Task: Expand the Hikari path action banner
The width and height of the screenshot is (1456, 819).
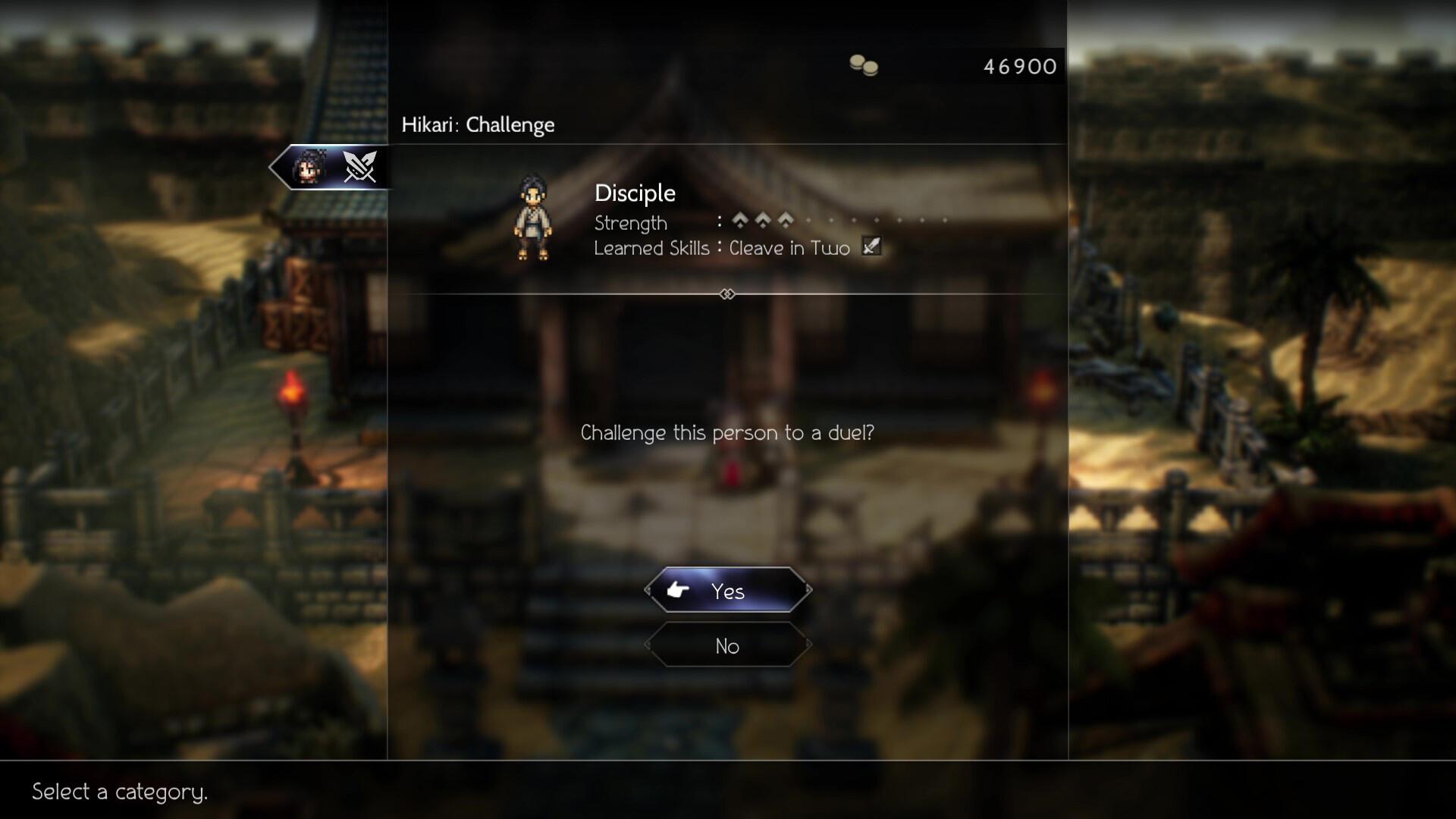Action: pos(330,168)
